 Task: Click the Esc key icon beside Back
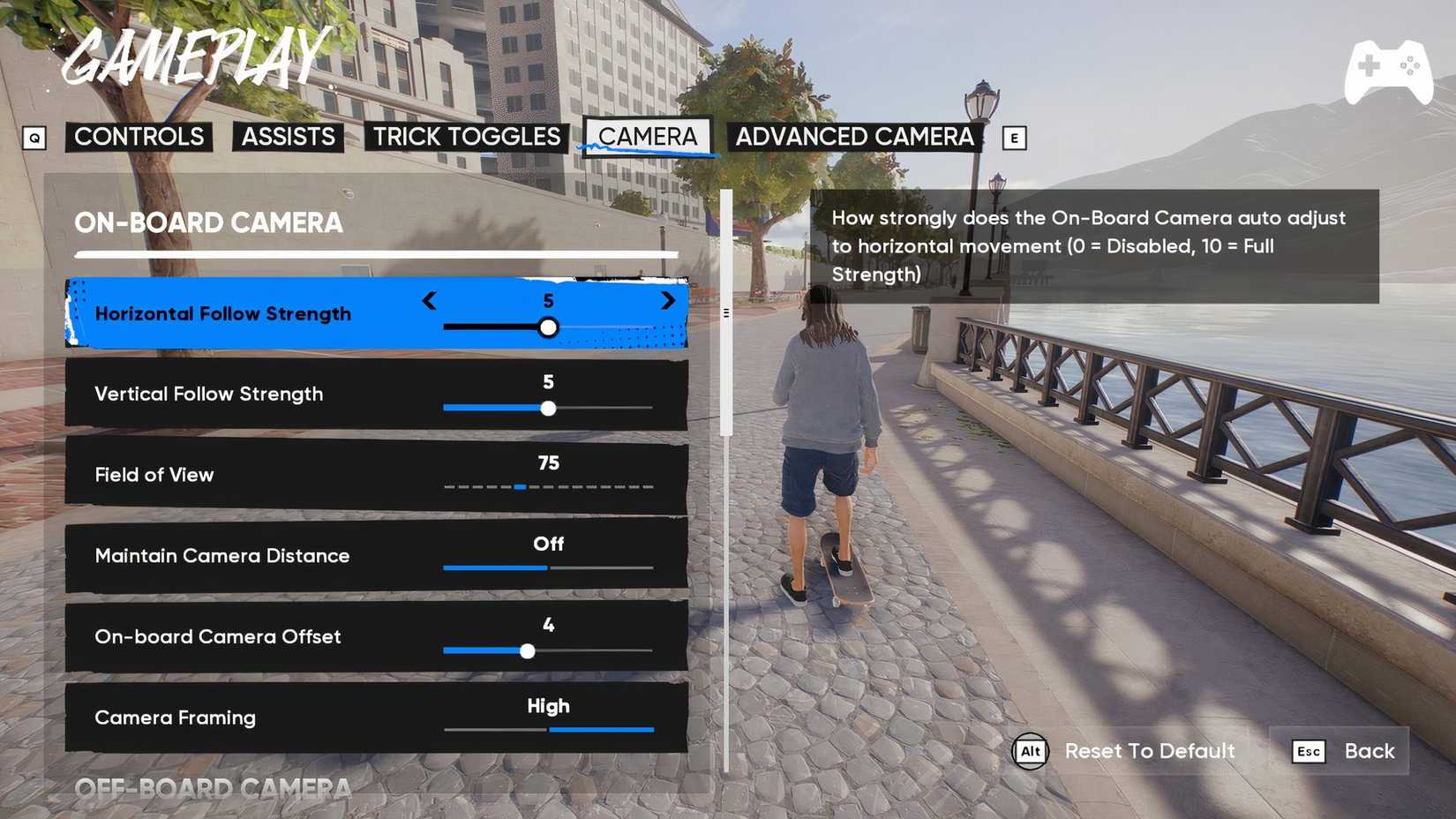pyautogui.click(x=1307, y=751)
